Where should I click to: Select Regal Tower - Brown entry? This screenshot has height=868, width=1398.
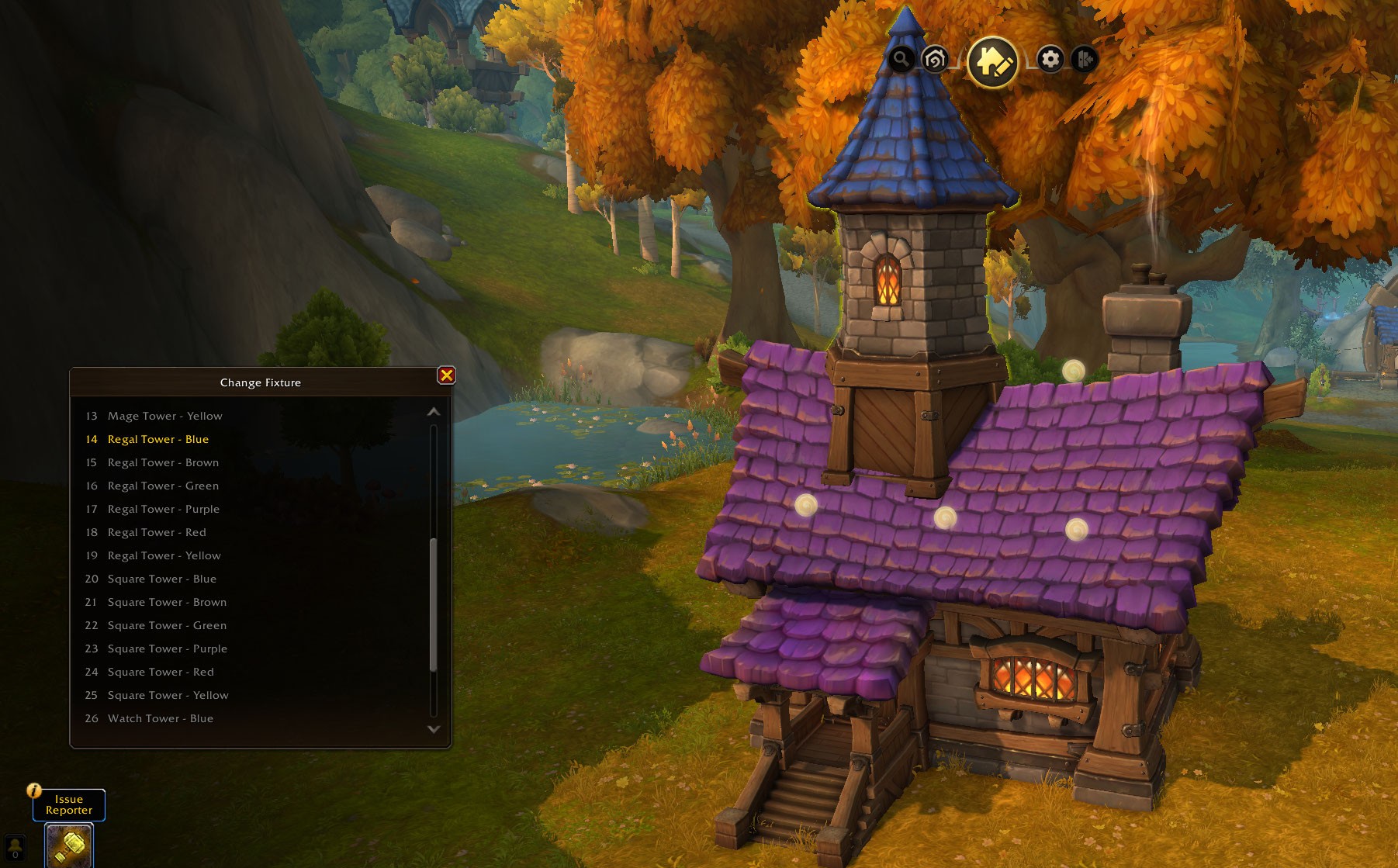point(163,462)
